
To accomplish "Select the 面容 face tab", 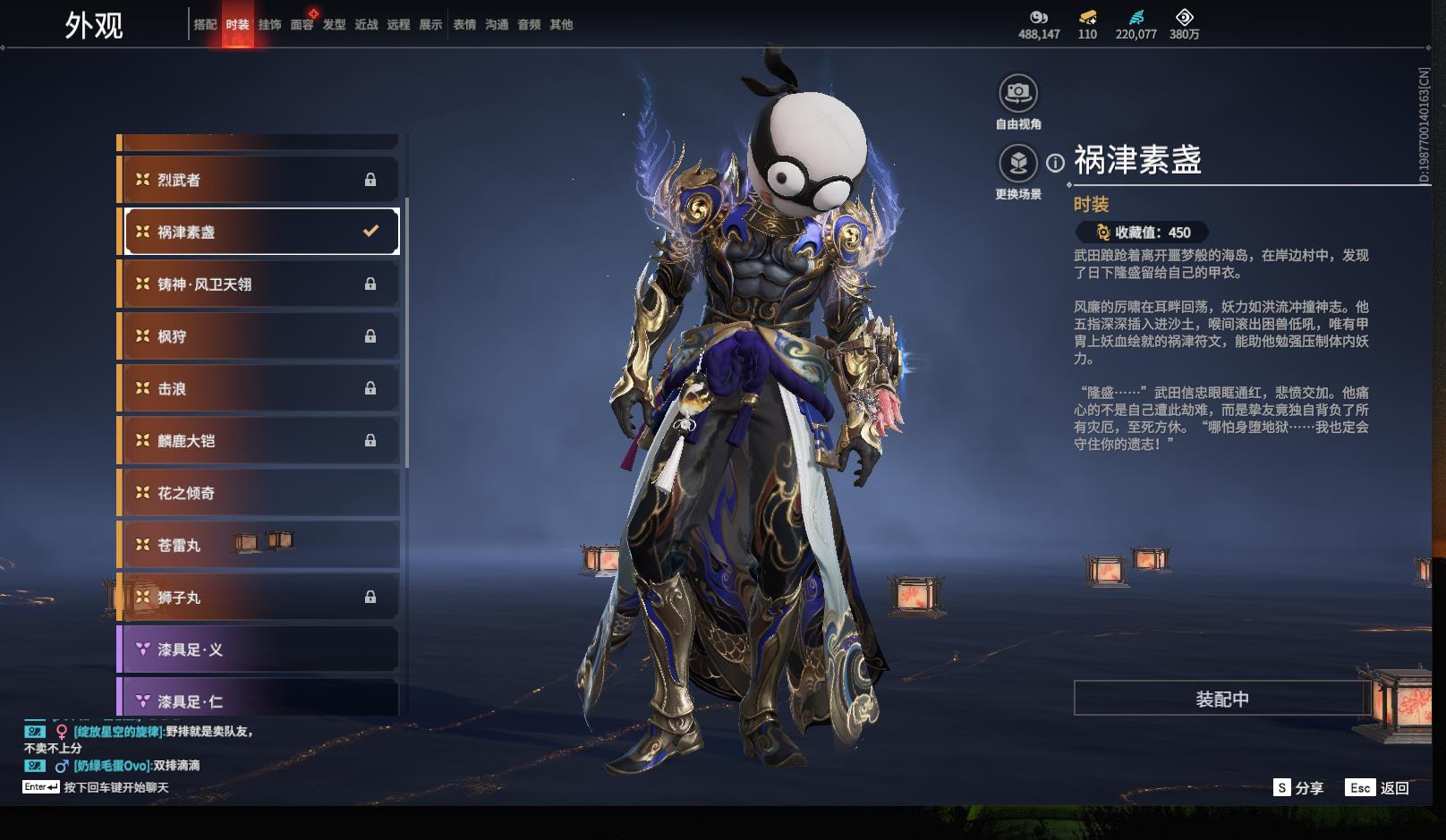I will [302, 25].
